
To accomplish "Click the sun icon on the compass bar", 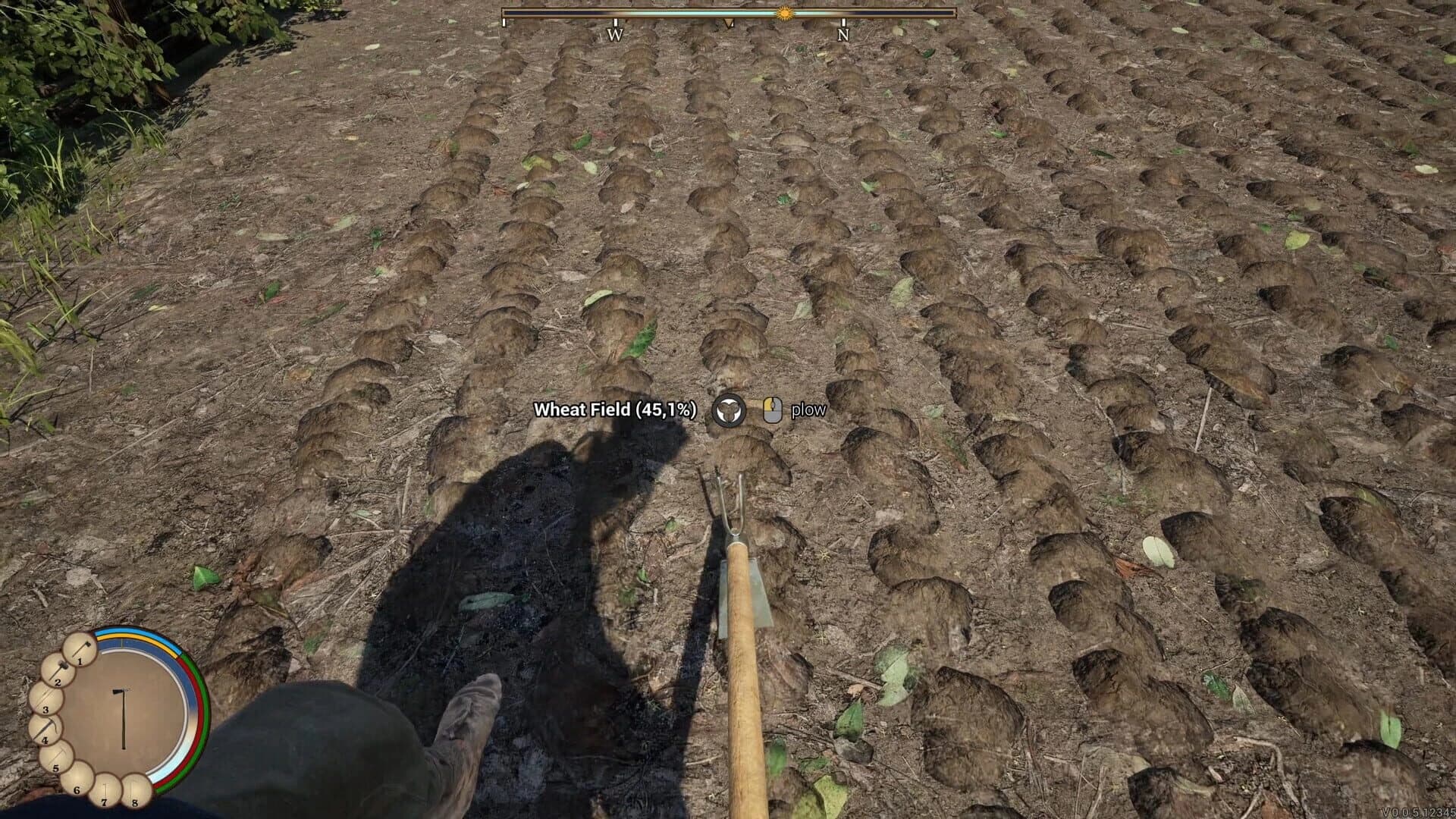I will pyautogui.click(x=784, y=13).
